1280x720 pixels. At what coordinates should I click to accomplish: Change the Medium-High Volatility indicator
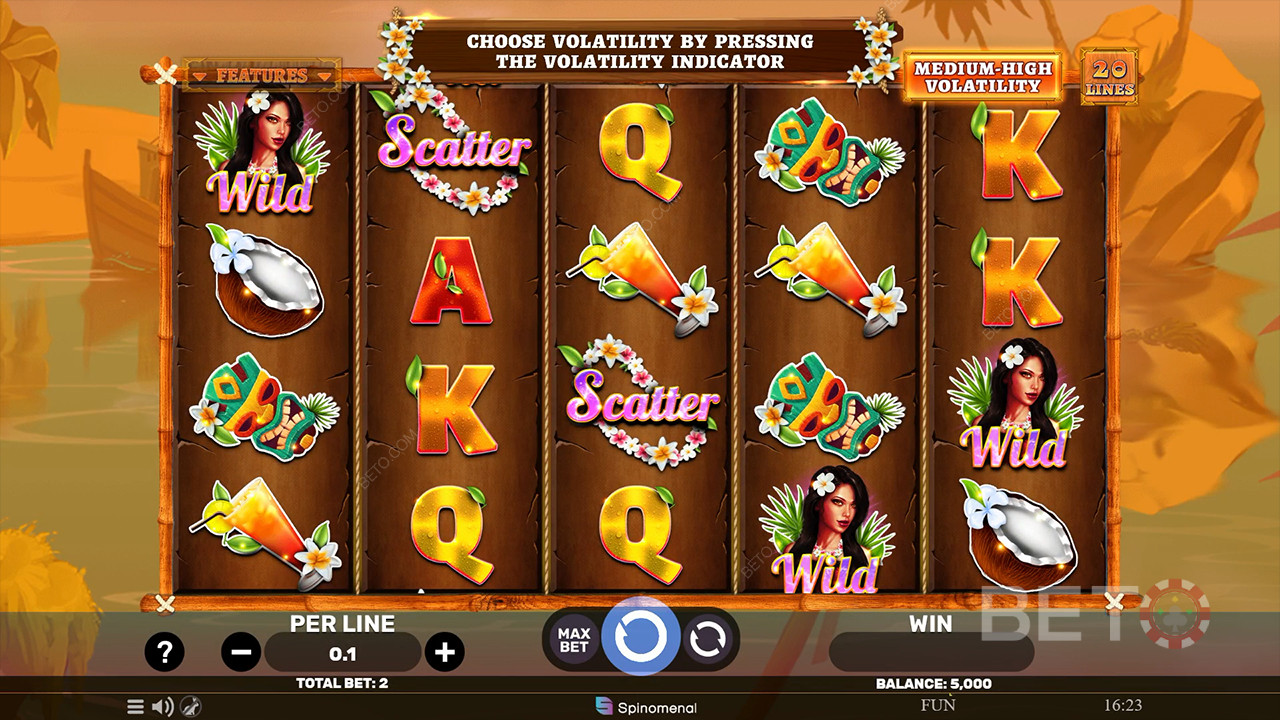982,77
